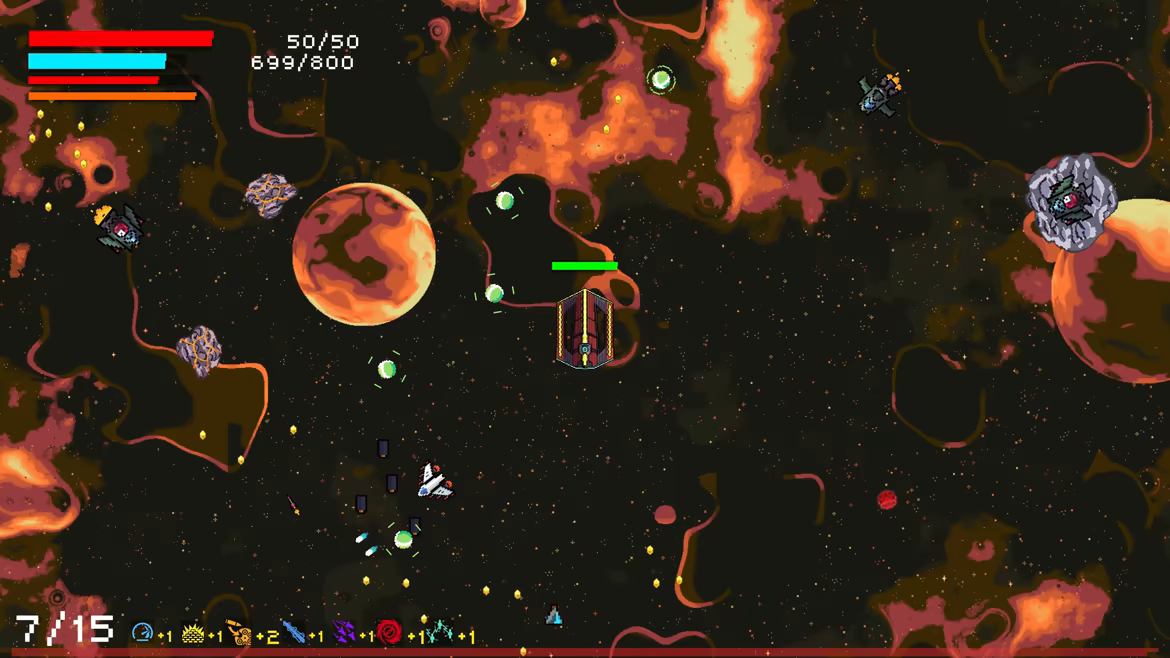Choose the orange bullet-and-gears upgrade icon
Image resolution: width=1170 pixels, height=658 pixels.
(240, 633)
